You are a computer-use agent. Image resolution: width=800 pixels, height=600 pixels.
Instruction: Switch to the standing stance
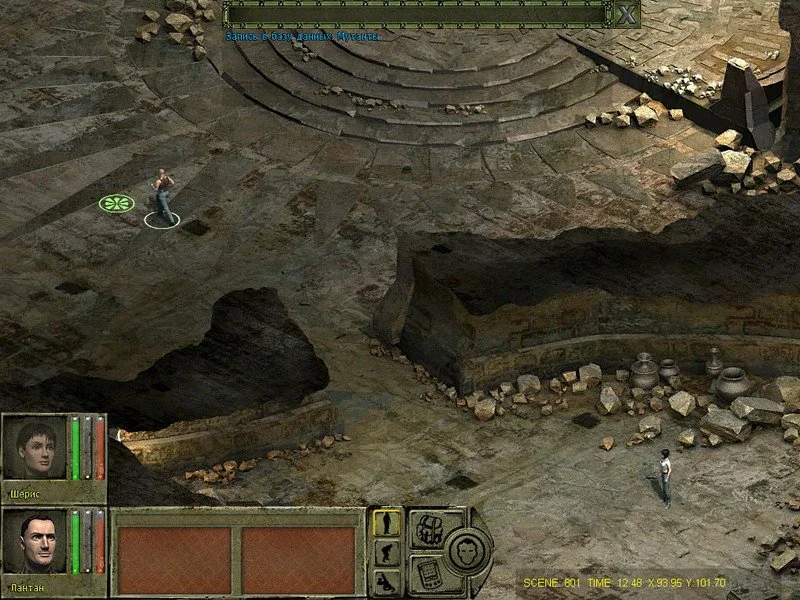pos(387,523)
